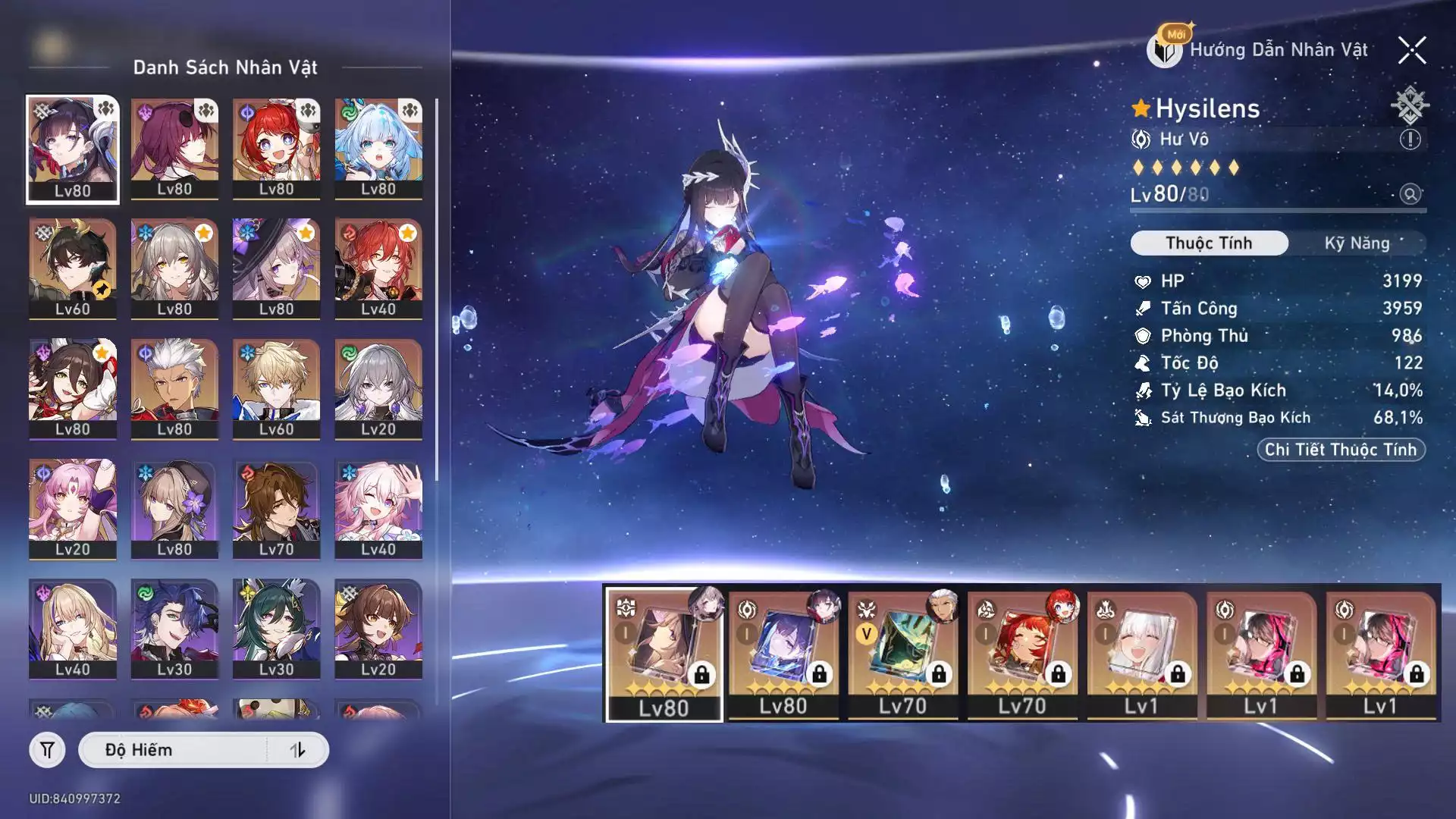Open Chi Tiết Thuộc Tính details
Viewport: 1456px width, 819px height.
click(x=1341, y=450)
